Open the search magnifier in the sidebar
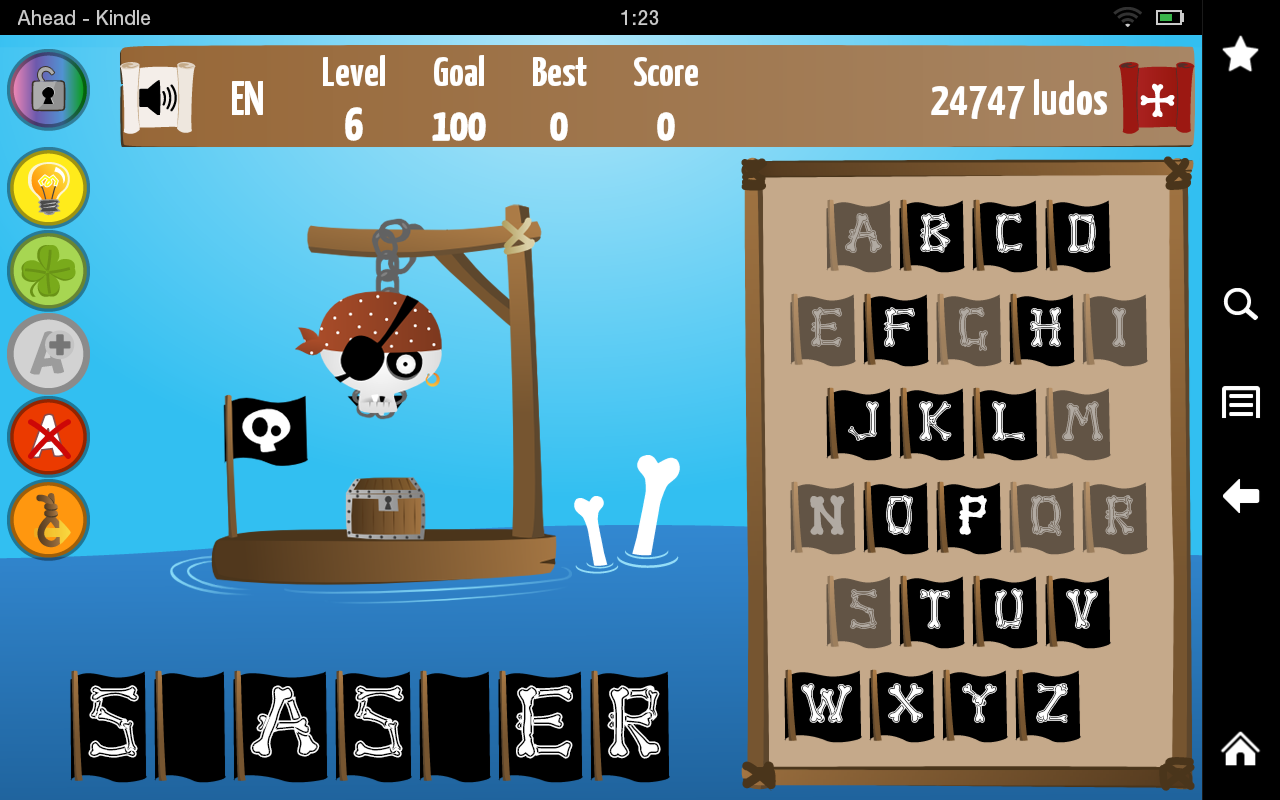 1240,305
